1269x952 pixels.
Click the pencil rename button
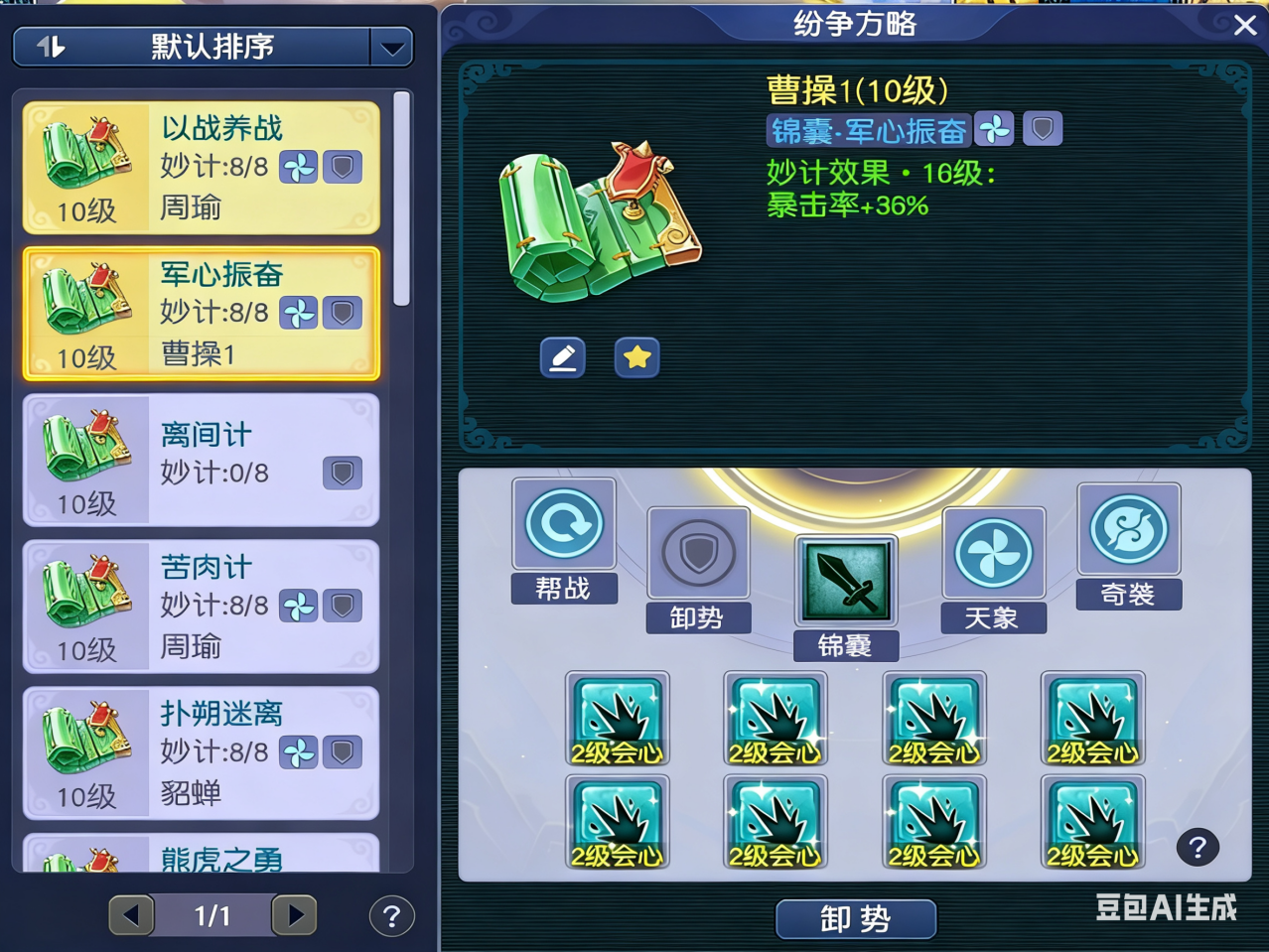click(562, 357)
